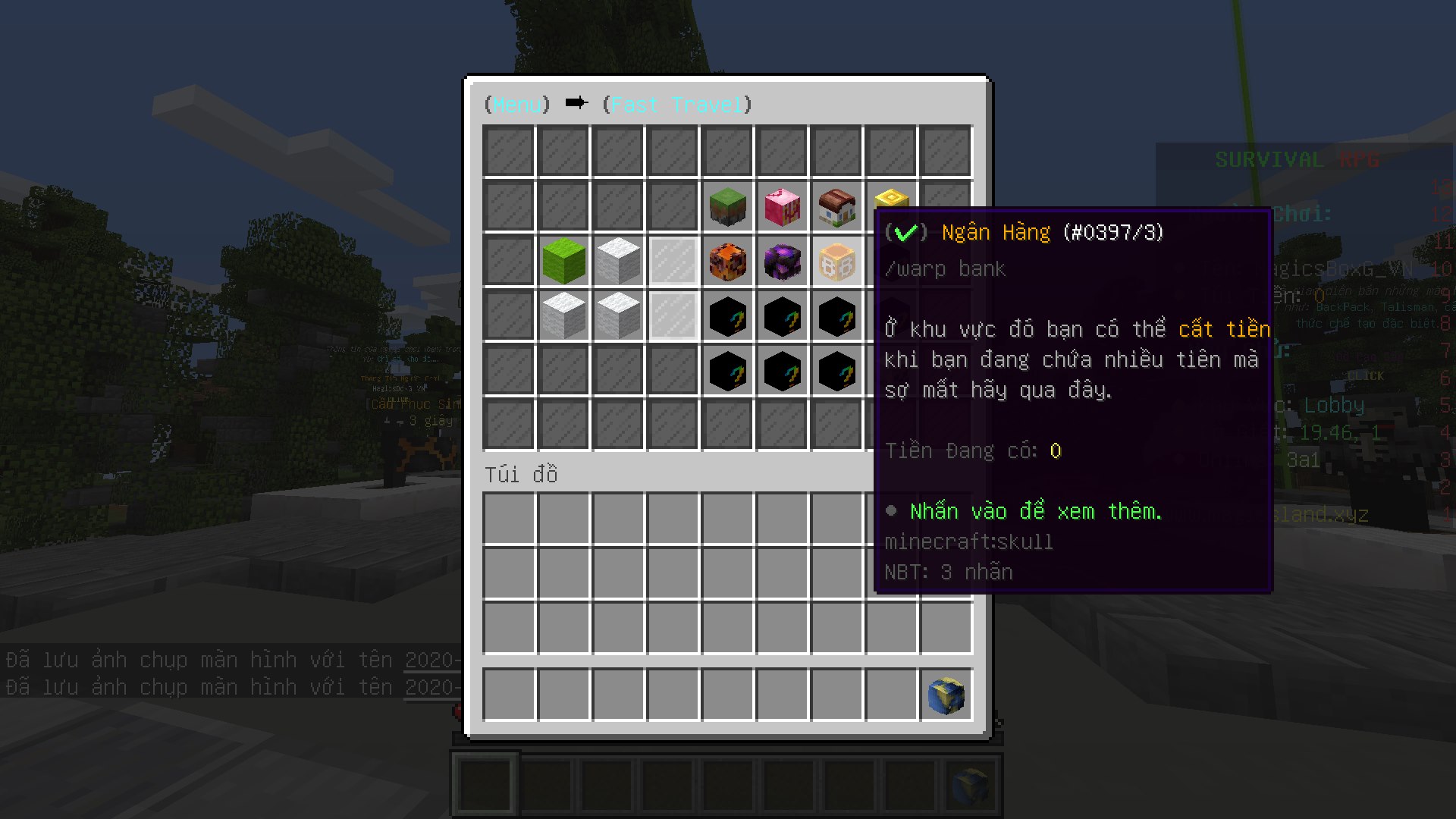Warp to the gold Ngân Hàng bank
This screenshot has width=1456, height=819.
pos(890,199)
